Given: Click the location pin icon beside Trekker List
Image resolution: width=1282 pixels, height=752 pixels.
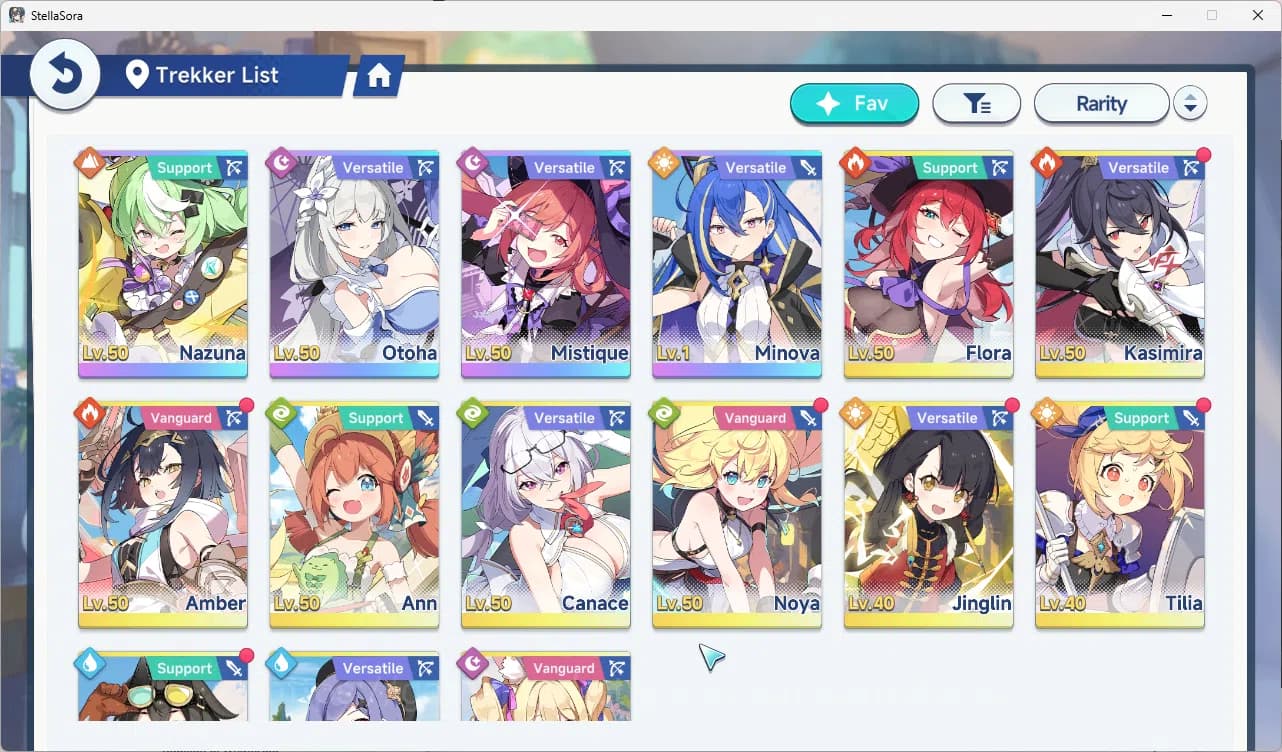Looking at the screenshot, I should pyautogui.click(x=139, y=74).
